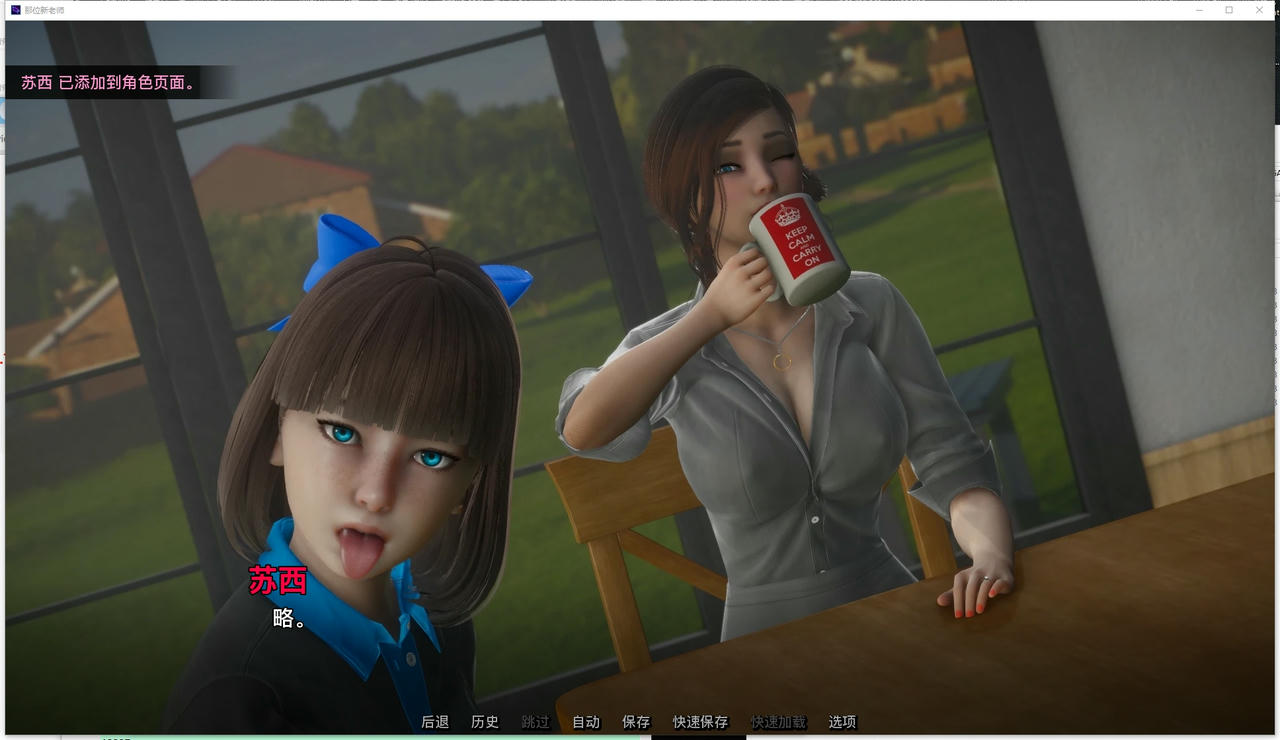This screenshot has height=740, width=1280.
Task: Open the 历史 dialogue history screen
Action: (485, 721)
